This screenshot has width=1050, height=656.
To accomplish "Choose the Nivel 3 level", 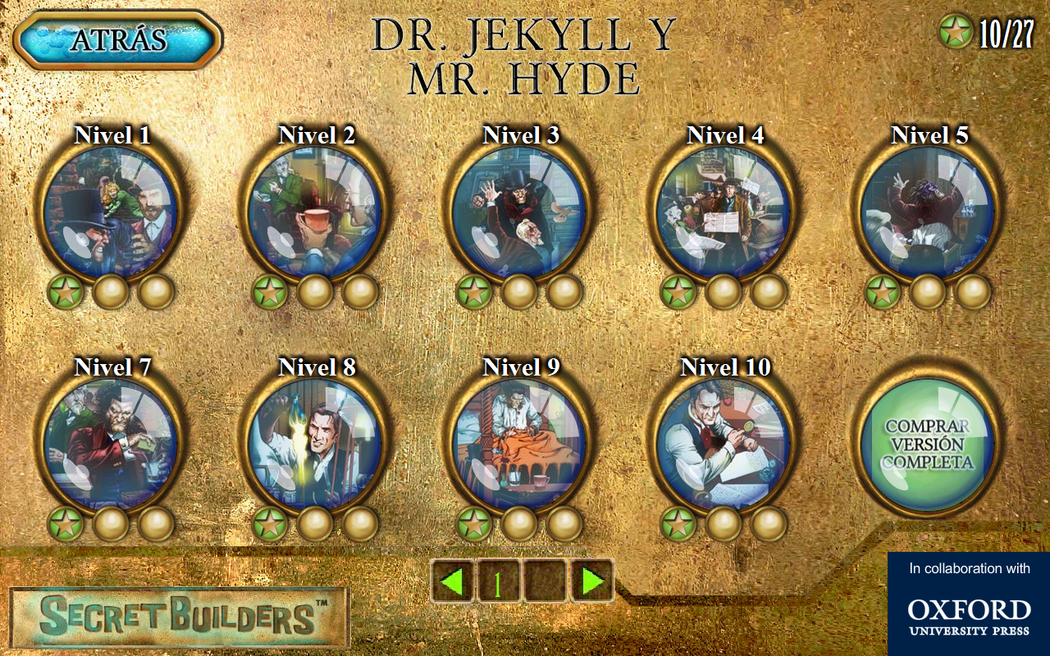I will pos(518,213).
